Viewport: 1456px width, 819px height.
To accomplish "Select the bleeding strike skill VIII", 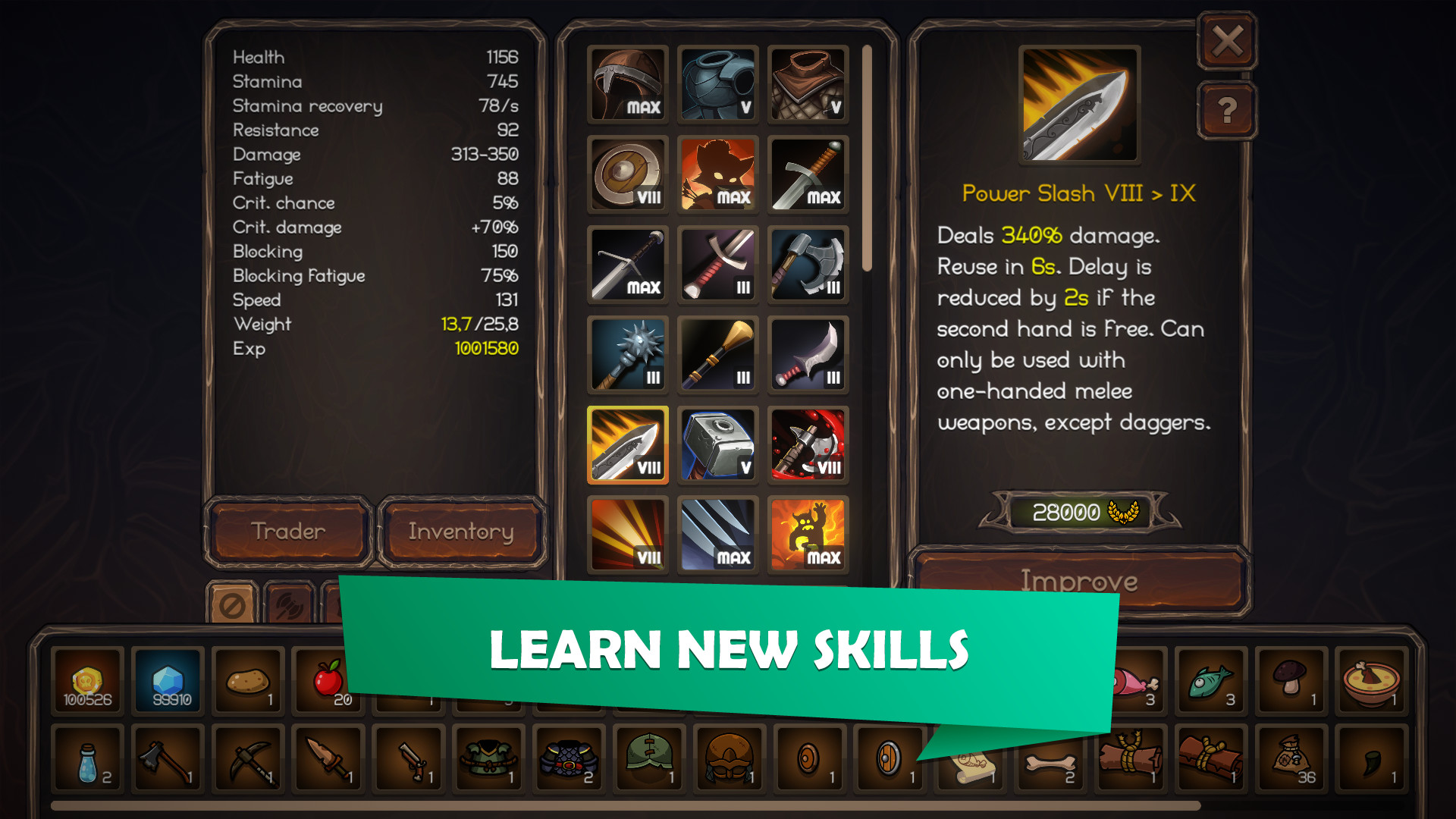I will click(808, 444).
